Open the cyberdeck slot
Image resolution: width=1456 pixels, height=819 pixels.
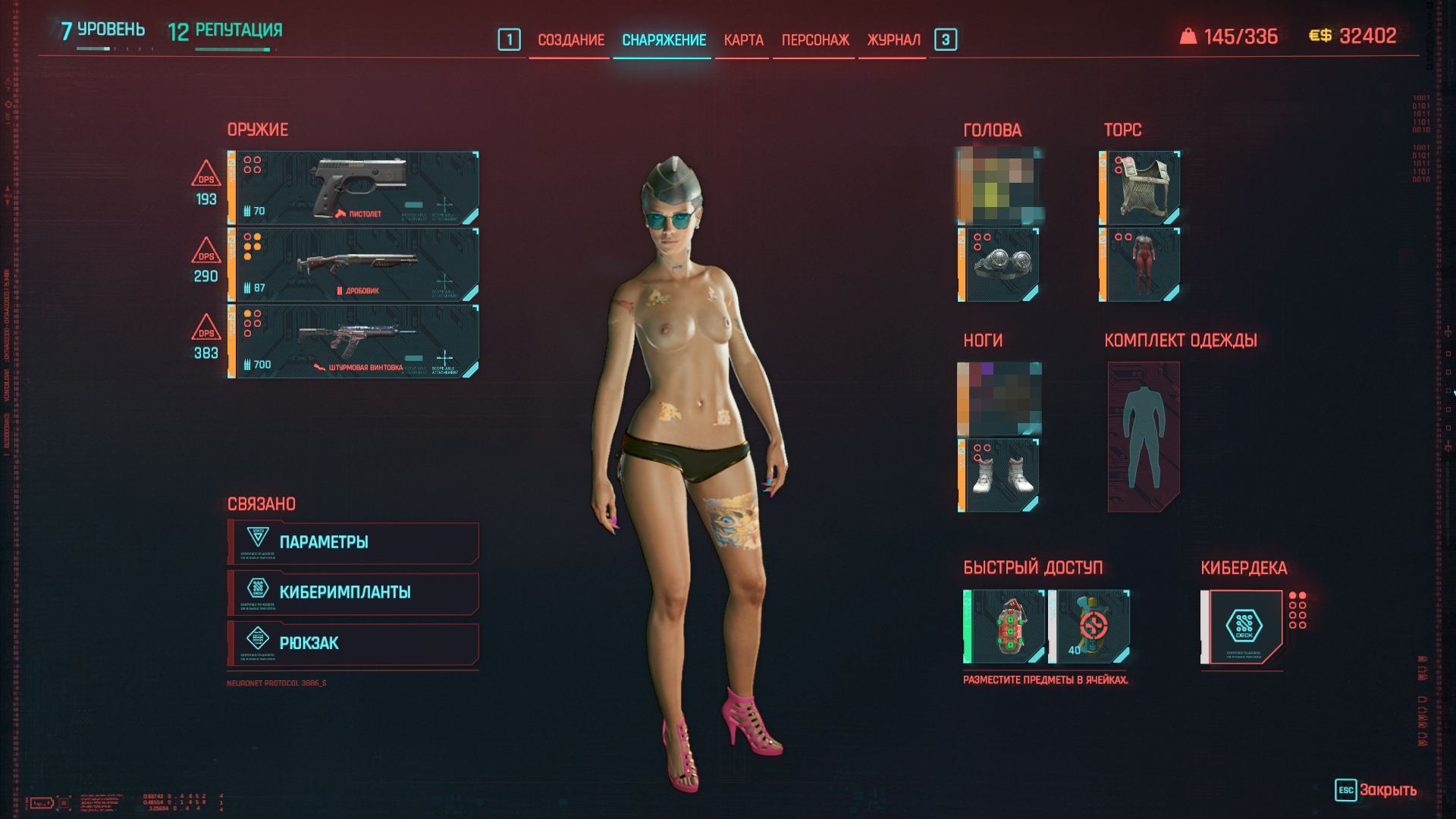point(1244,626)
